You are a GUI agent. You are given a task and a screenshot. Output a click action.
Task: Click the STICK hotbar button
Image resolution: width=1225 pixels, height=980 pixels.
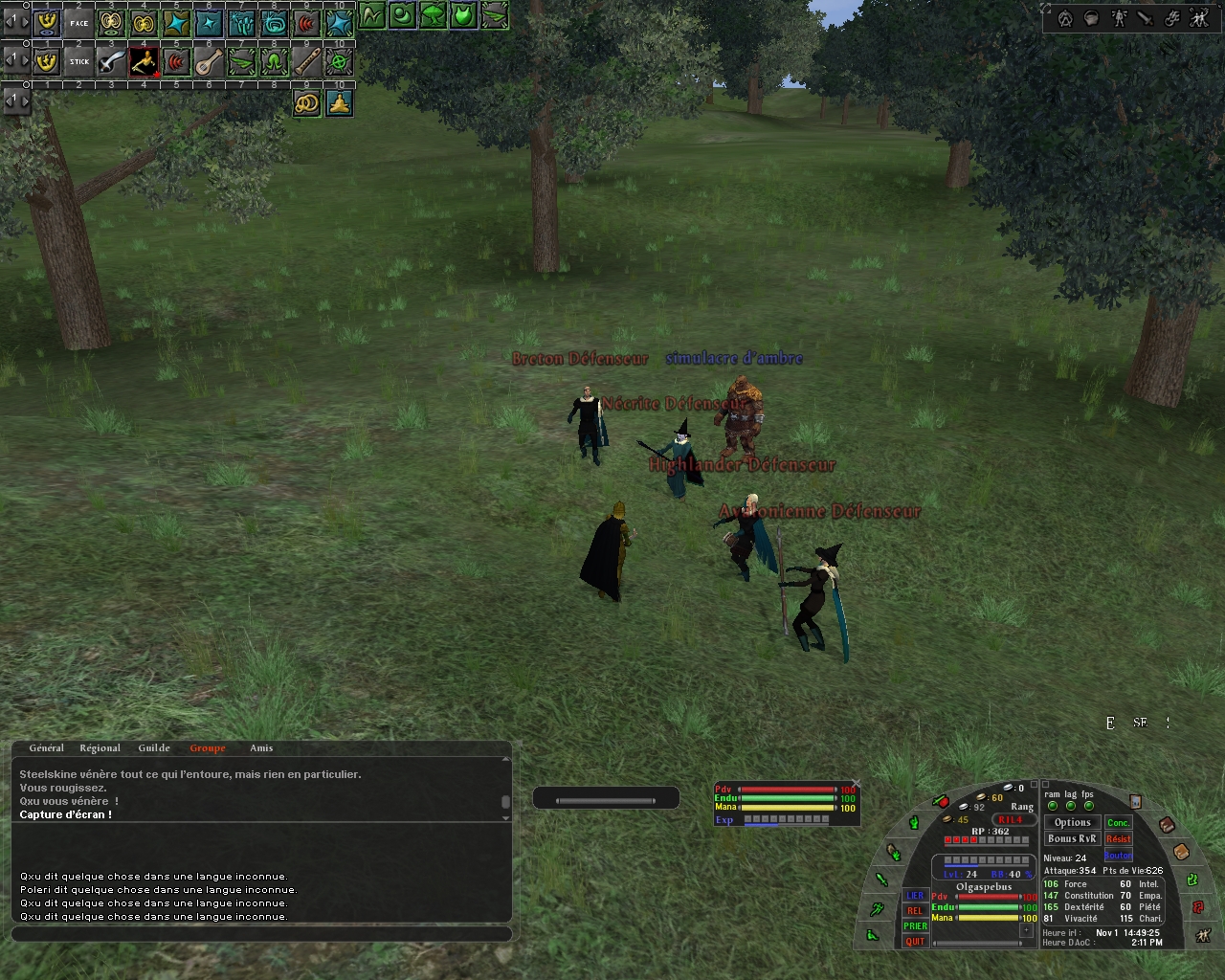point(79,62)
